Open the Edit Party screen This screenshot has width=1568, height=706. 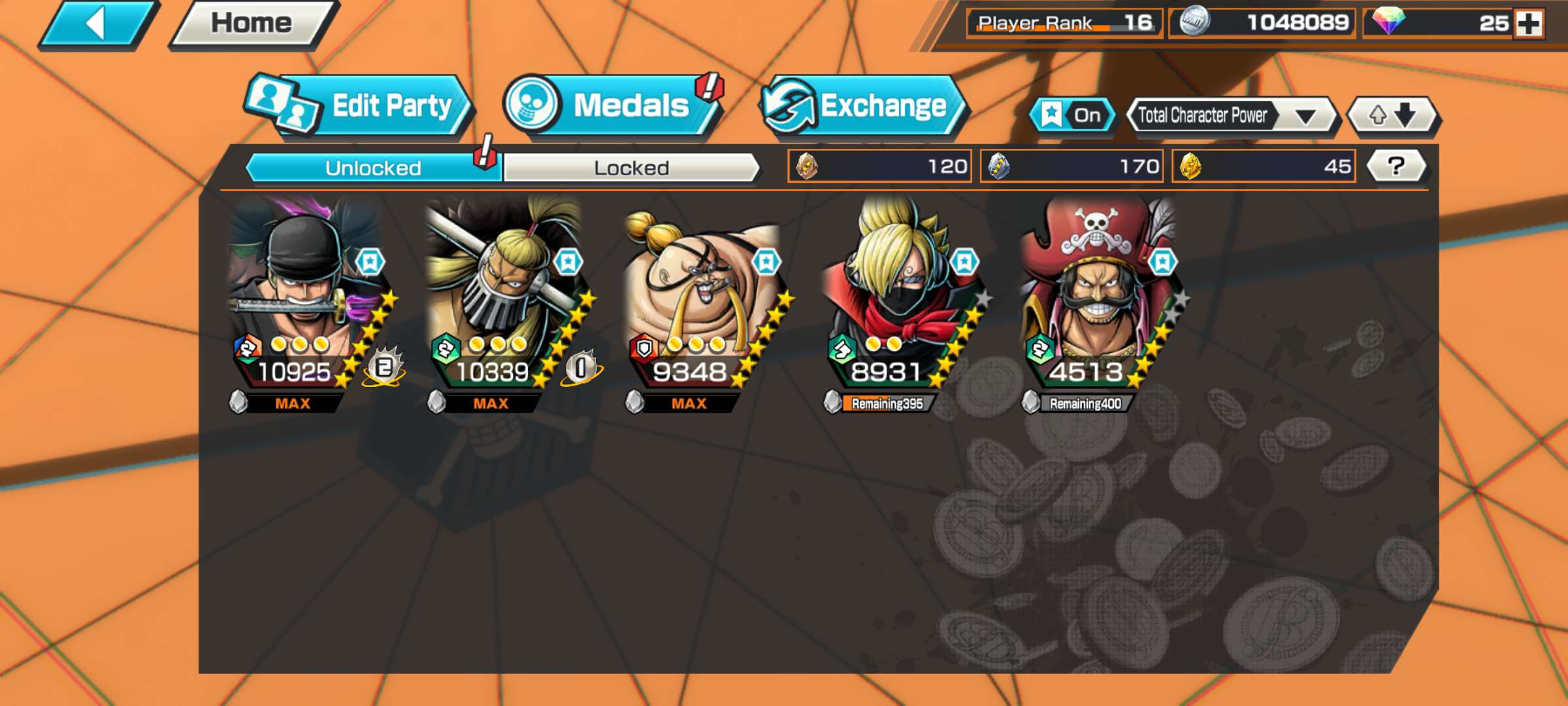coord(359,106)
